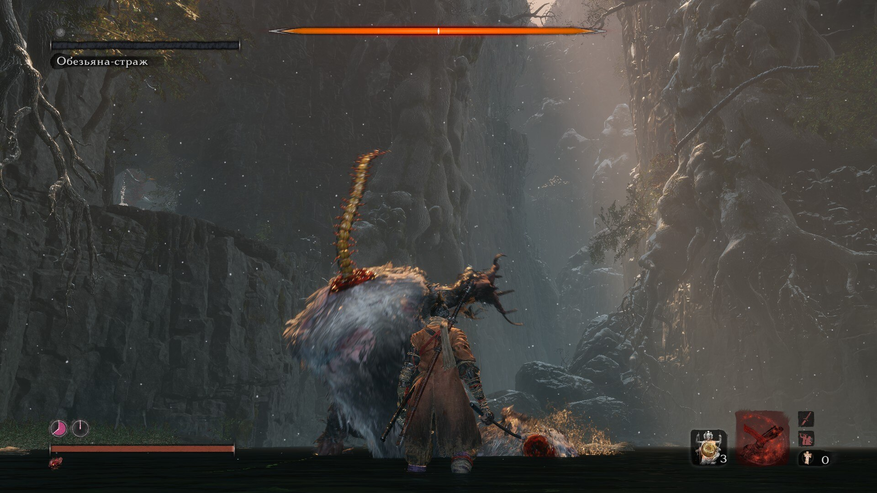
Task: Select the red prosthetic tool icon
Action: pyautogui.click(x=762, y=438)
